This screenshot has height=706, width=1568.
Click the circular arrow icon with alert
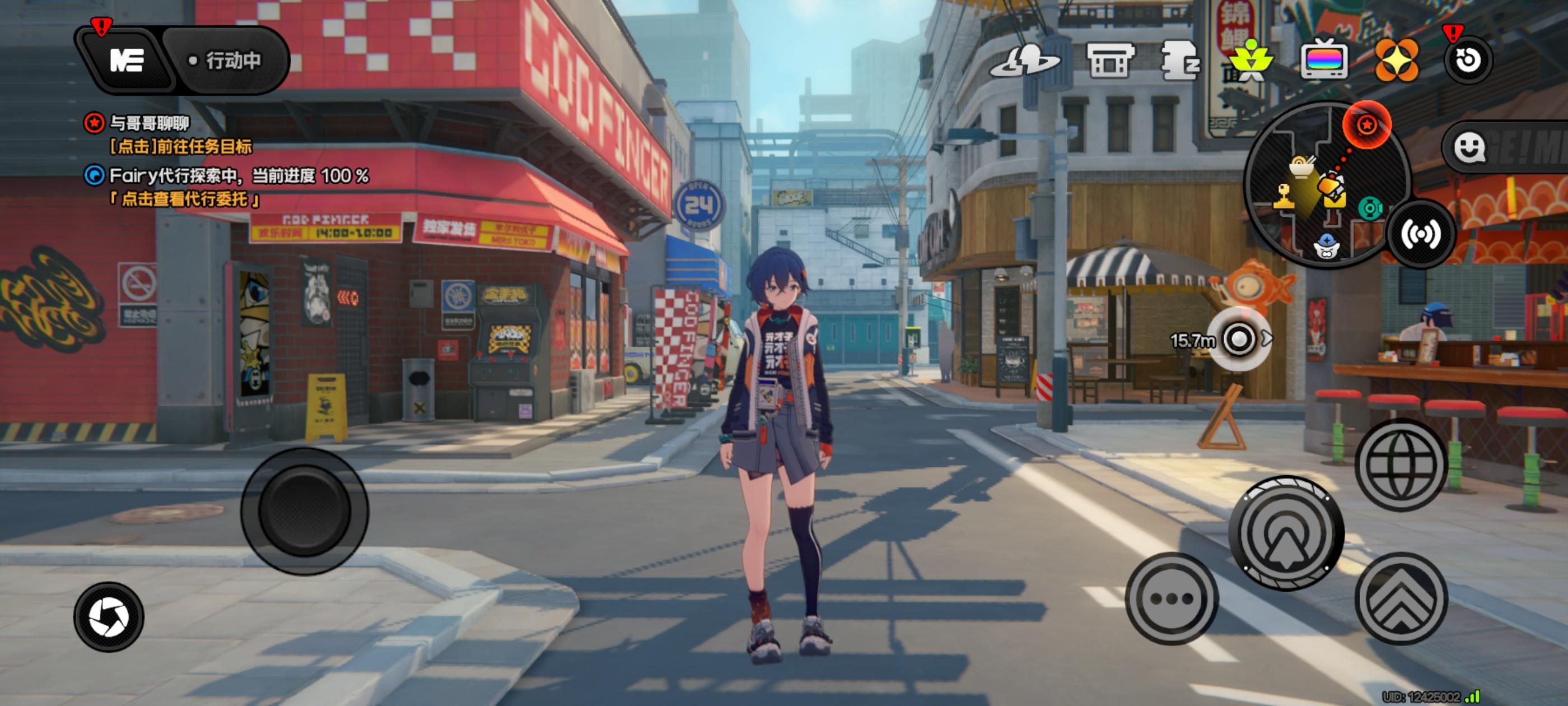click(1468, 61)
